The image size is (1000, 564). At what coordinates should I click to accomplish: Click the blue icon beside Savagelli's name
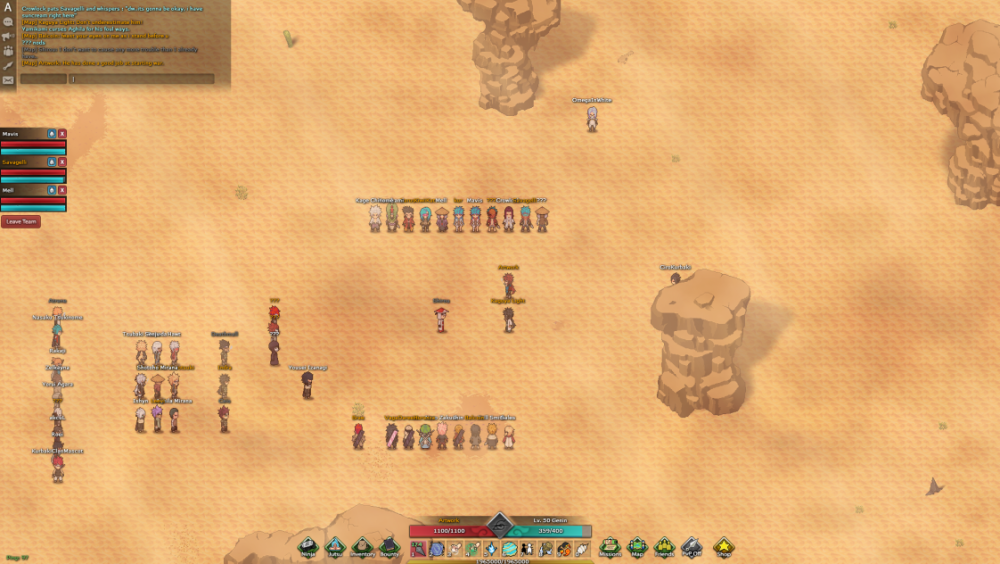[x=52, y=161]
